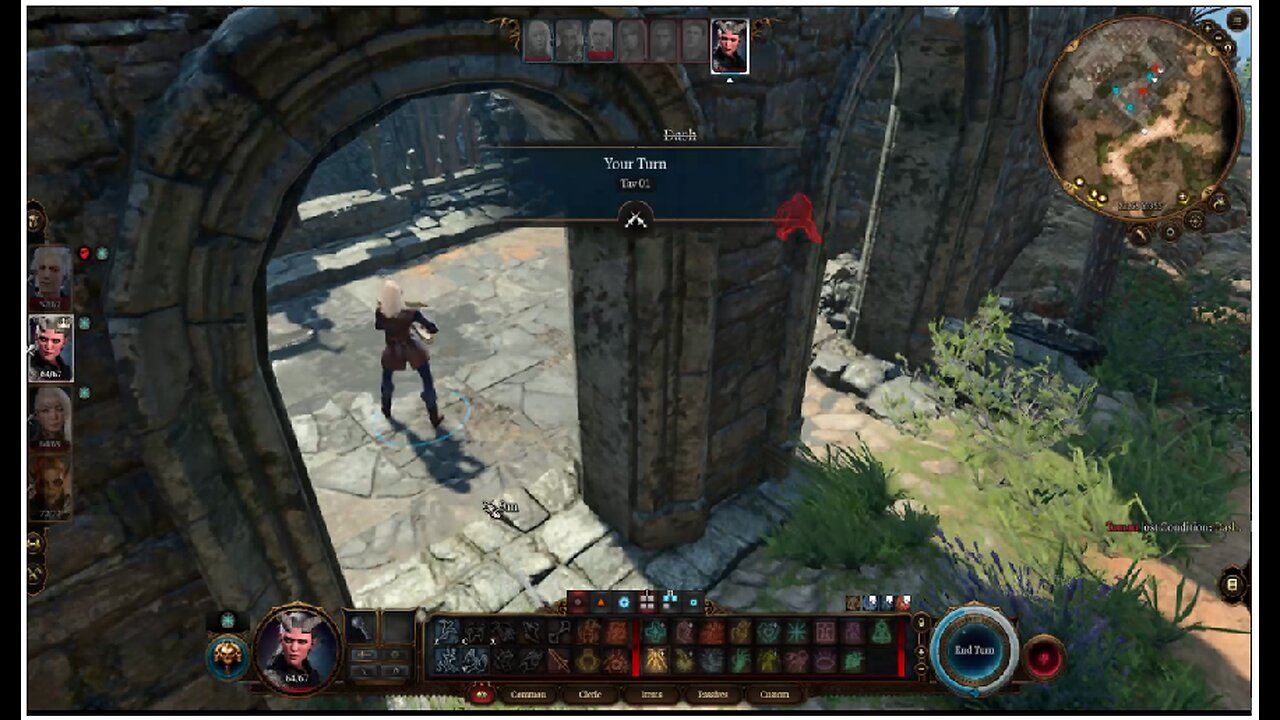Select the white-haired pale companion portrait
The height and width of the screenshot is (720, 1280).
coord(50,278)
